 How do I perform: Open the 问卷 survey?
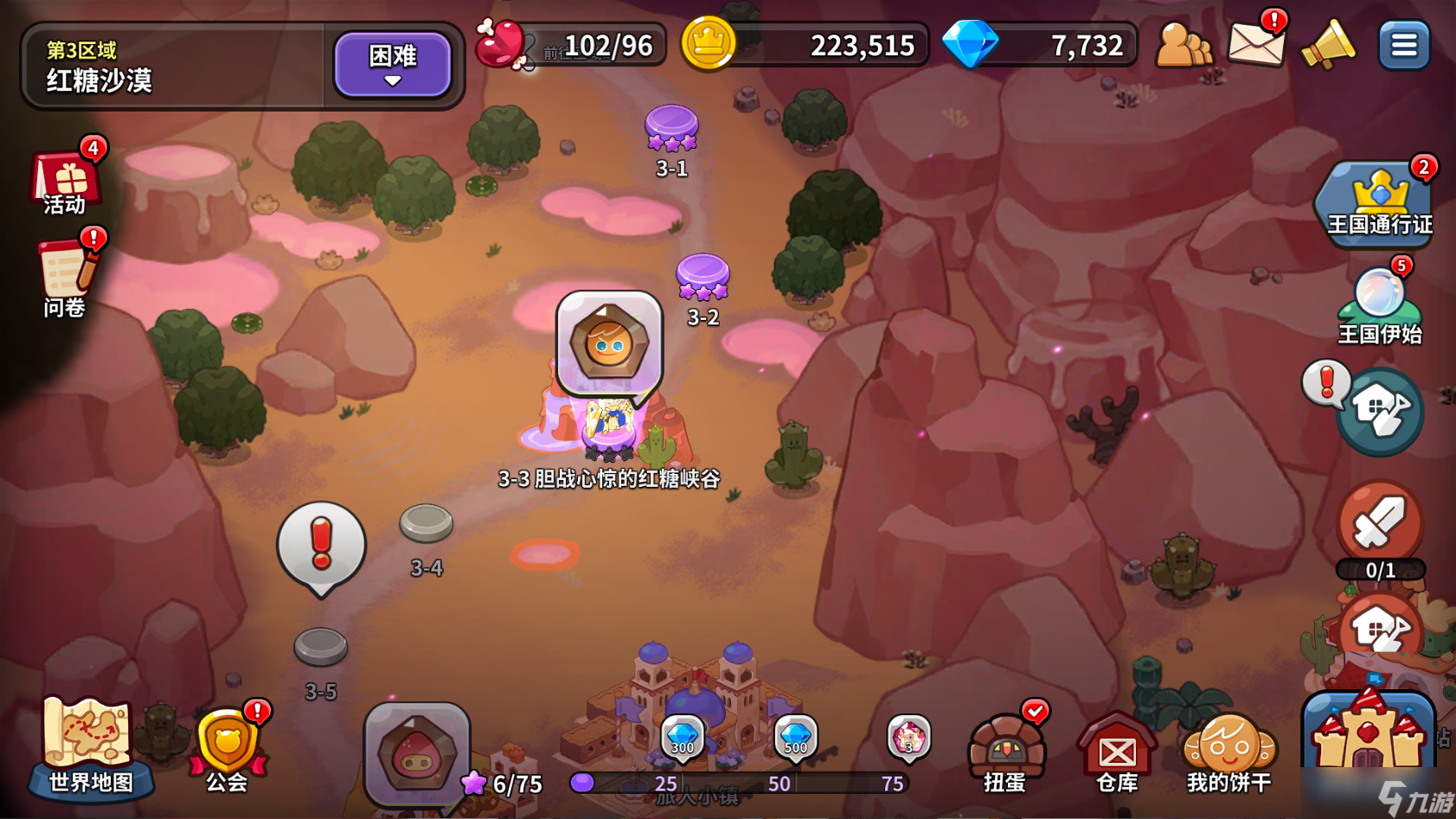click(66, 275)
